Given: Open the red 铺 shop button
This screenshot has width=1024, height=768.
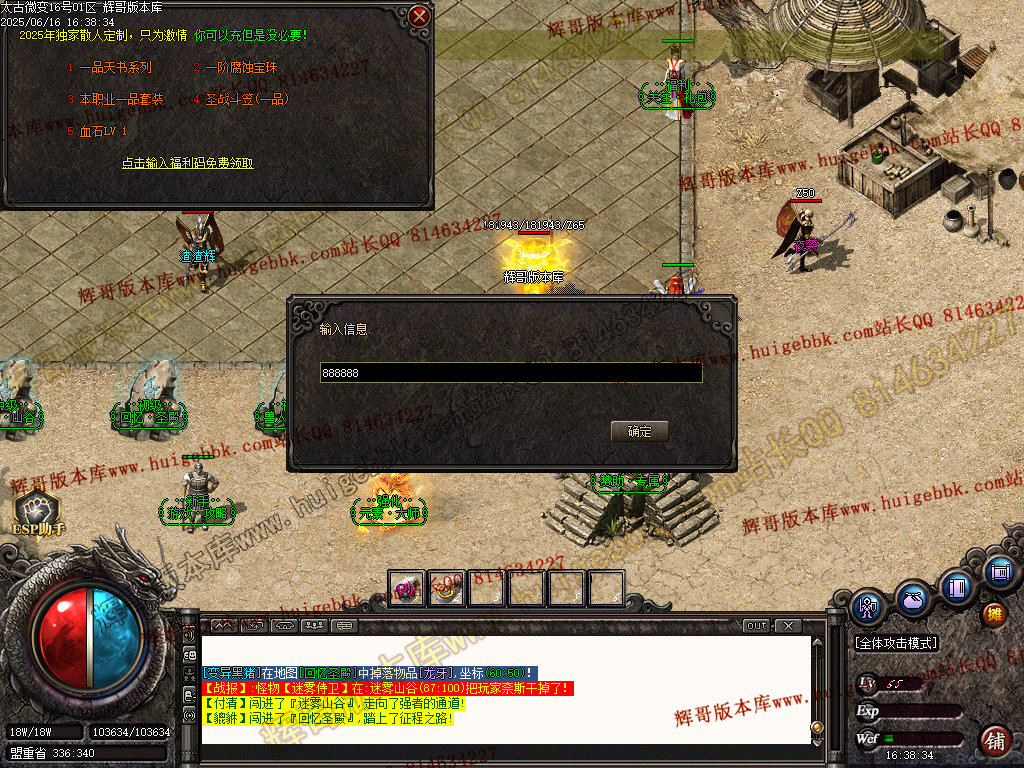Looking at the screenshot, I should click(994, 741).
